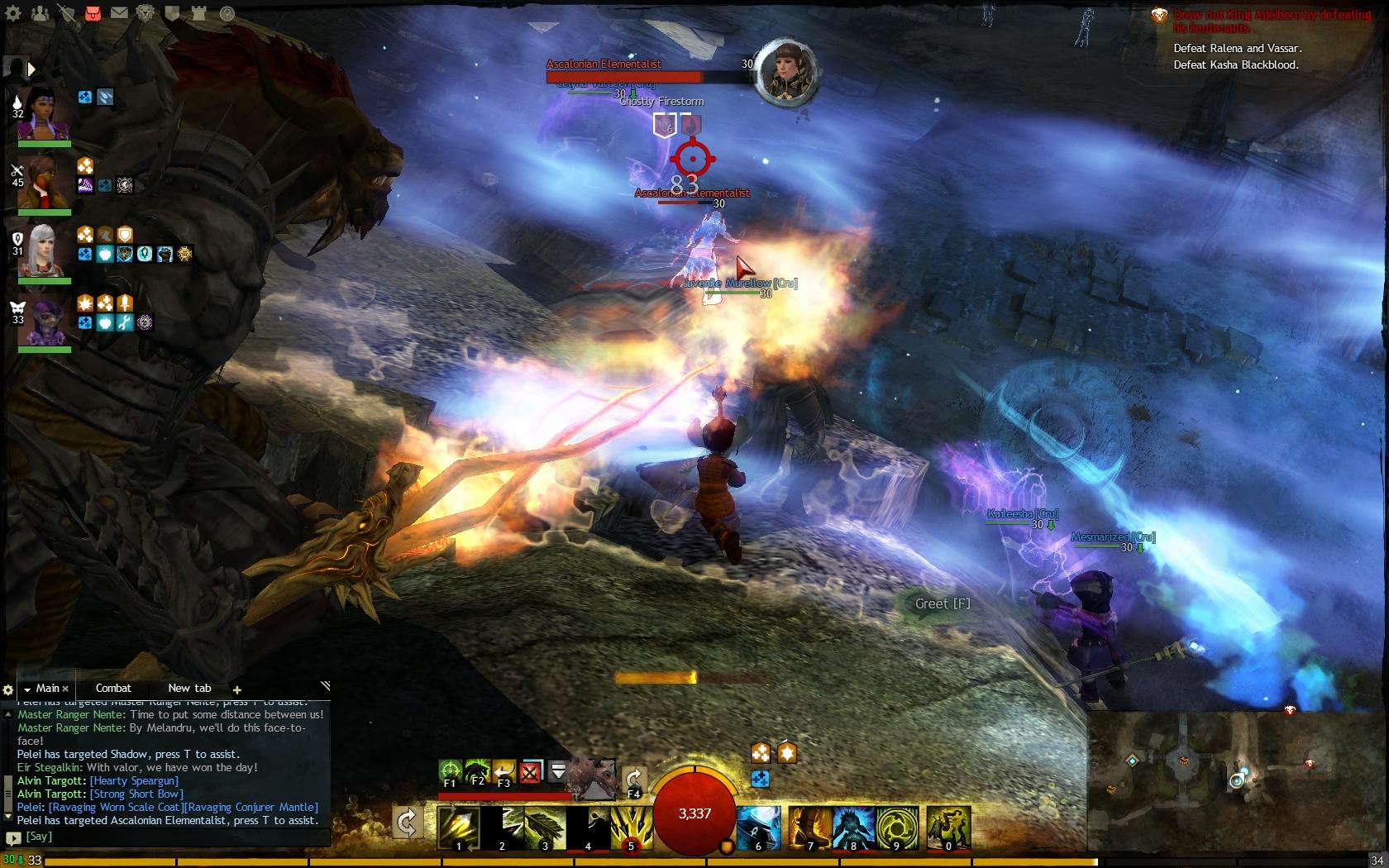The height and width of the screenshot is (868, 1389).
Task: Click the Hearty Speargun item link
Action: click(134, 780)
